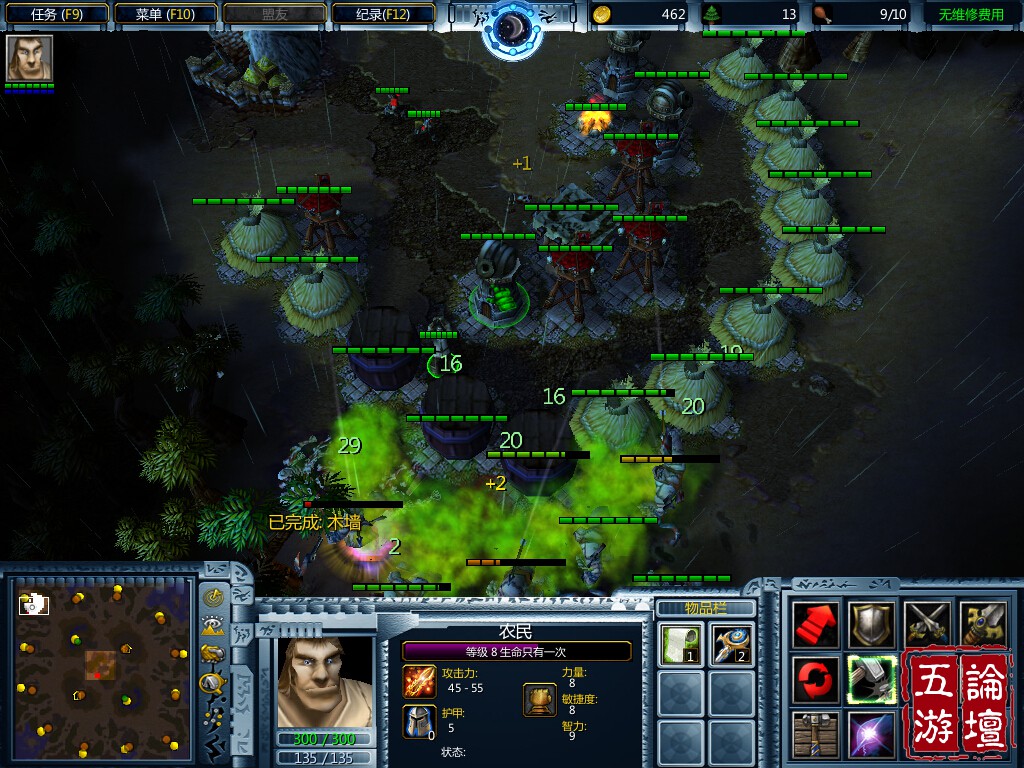
Task: Click the peasant's large 3D portrait
Action: [x=324, y=682]
